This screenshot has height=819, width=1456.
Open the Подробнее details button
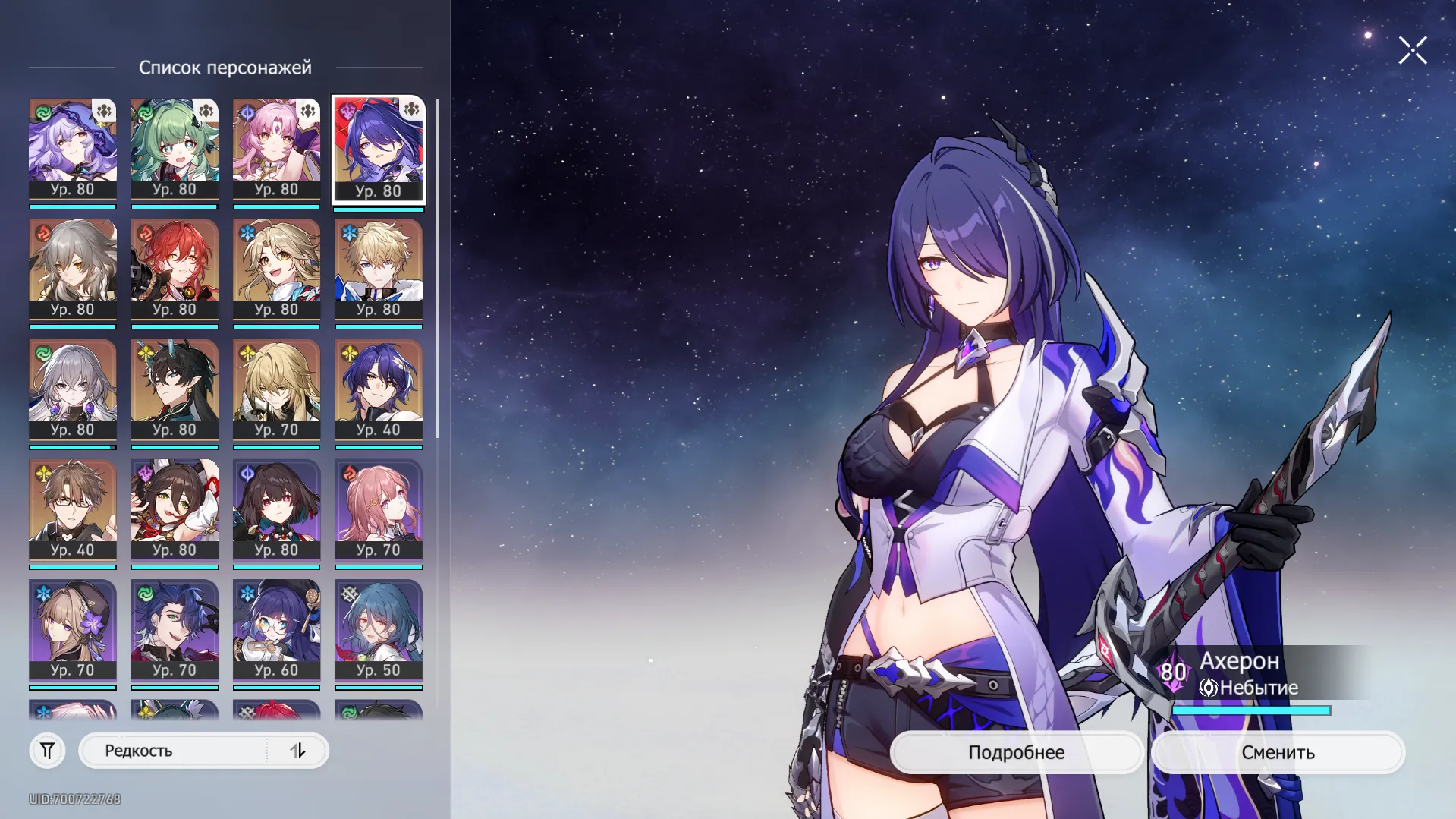[x=1016, y=752]
